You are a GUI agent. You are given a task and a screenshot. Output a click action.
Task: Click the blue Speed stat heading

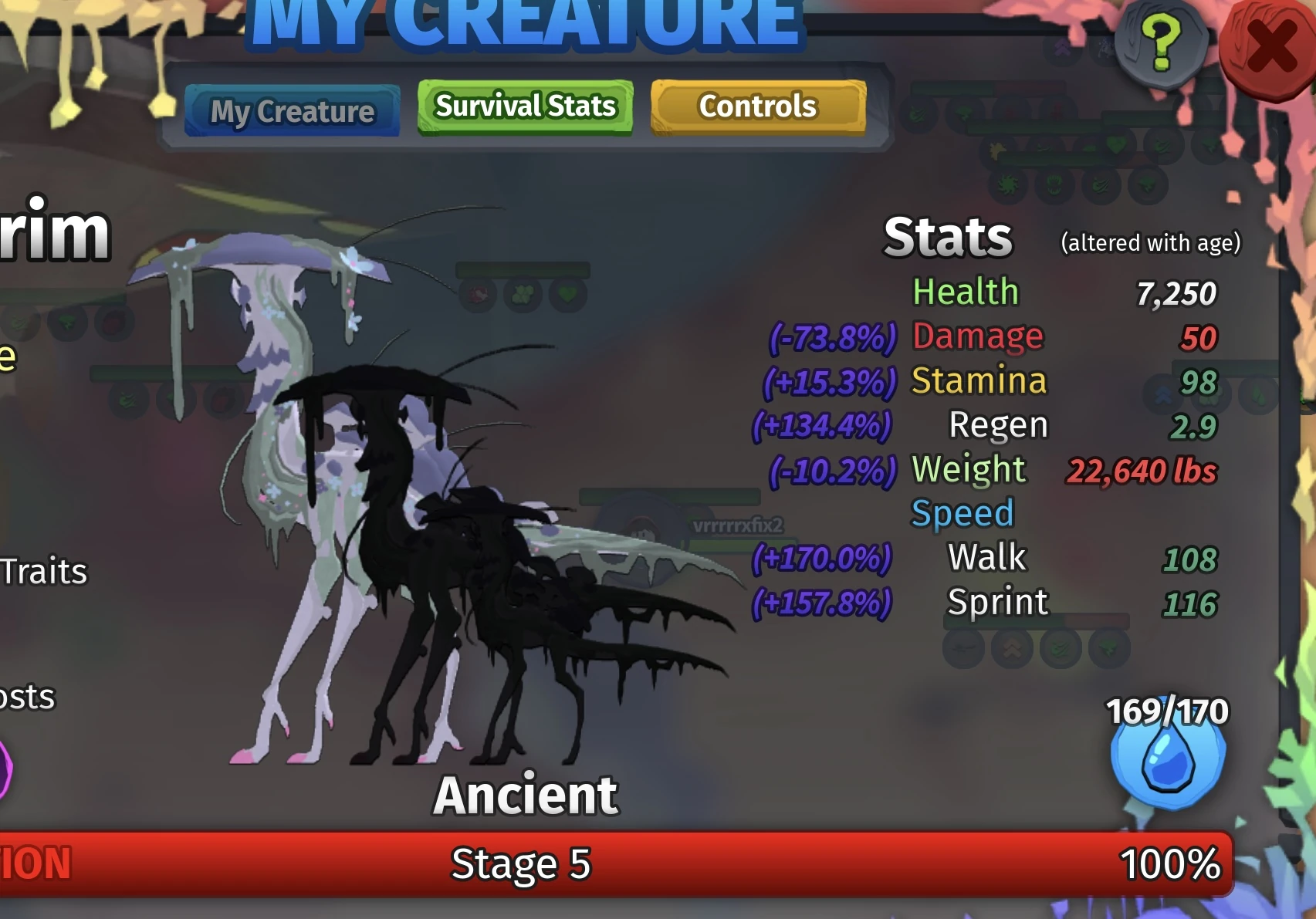pos(962,511)
